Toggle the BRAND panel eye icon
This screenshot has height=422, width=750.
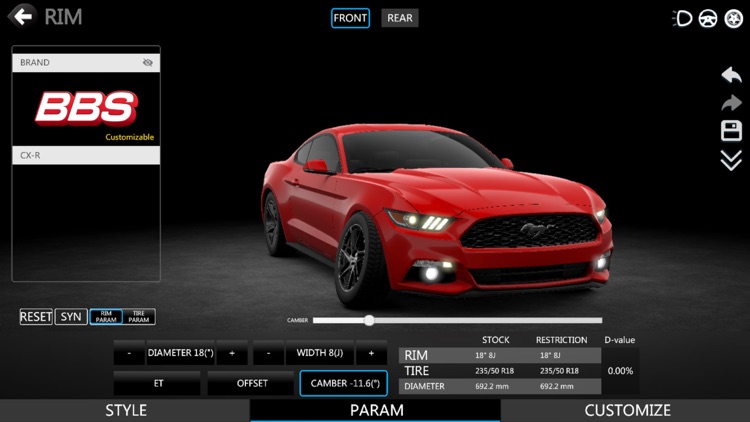148,62
